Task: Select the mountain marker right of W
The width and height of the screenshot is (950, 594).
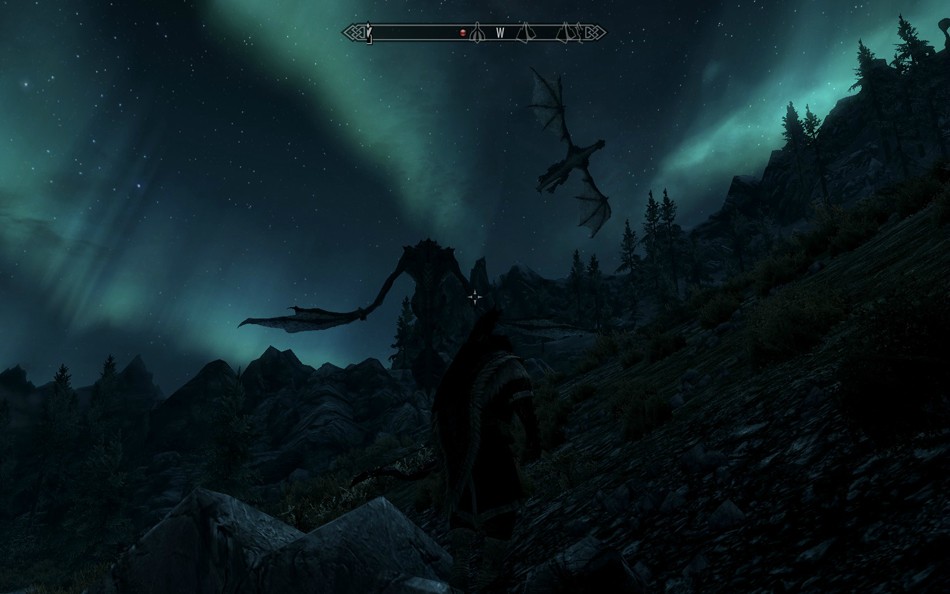Action: pyautogui.click(x=525, y=33)
